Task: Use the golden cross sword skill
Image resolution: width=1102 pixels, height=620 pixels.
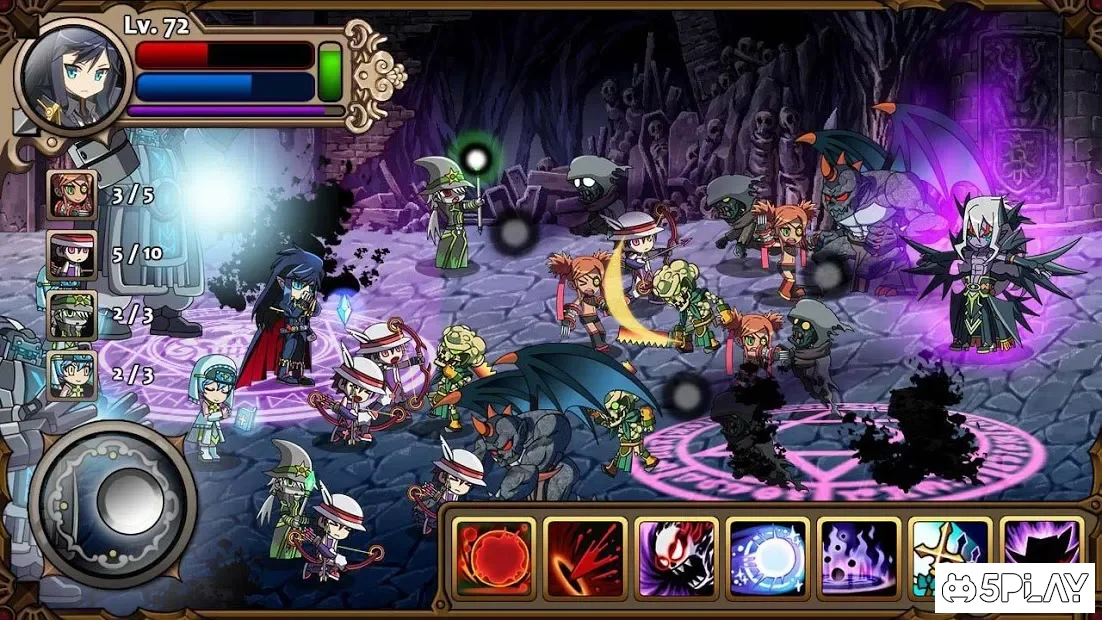Action: coord(946,545)
